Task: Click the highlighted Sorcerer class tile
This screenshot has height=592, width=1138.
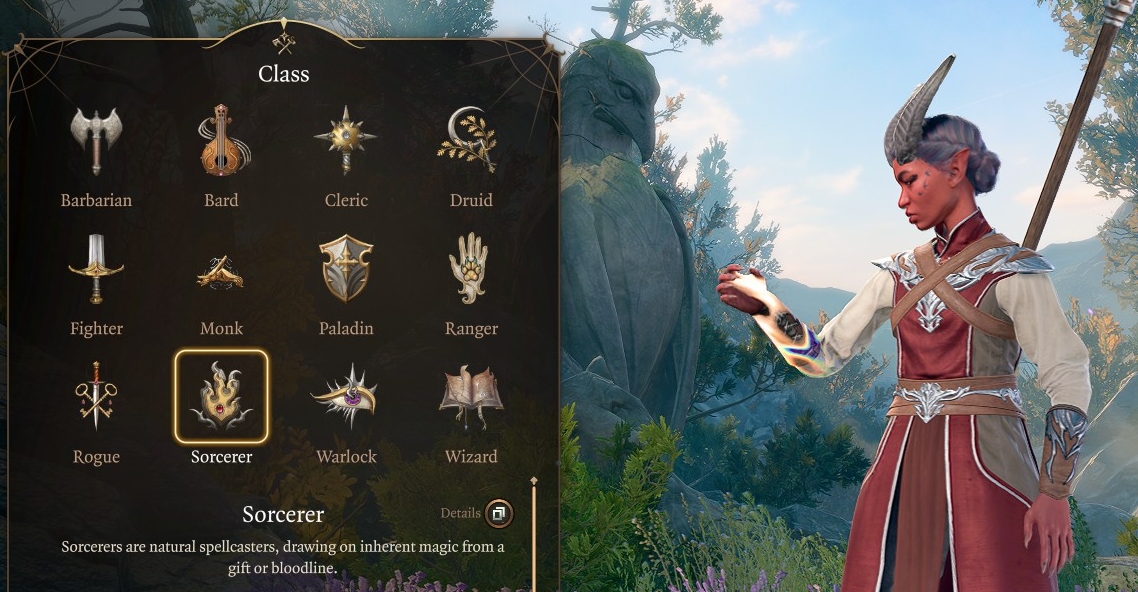Action: [221, 397]
